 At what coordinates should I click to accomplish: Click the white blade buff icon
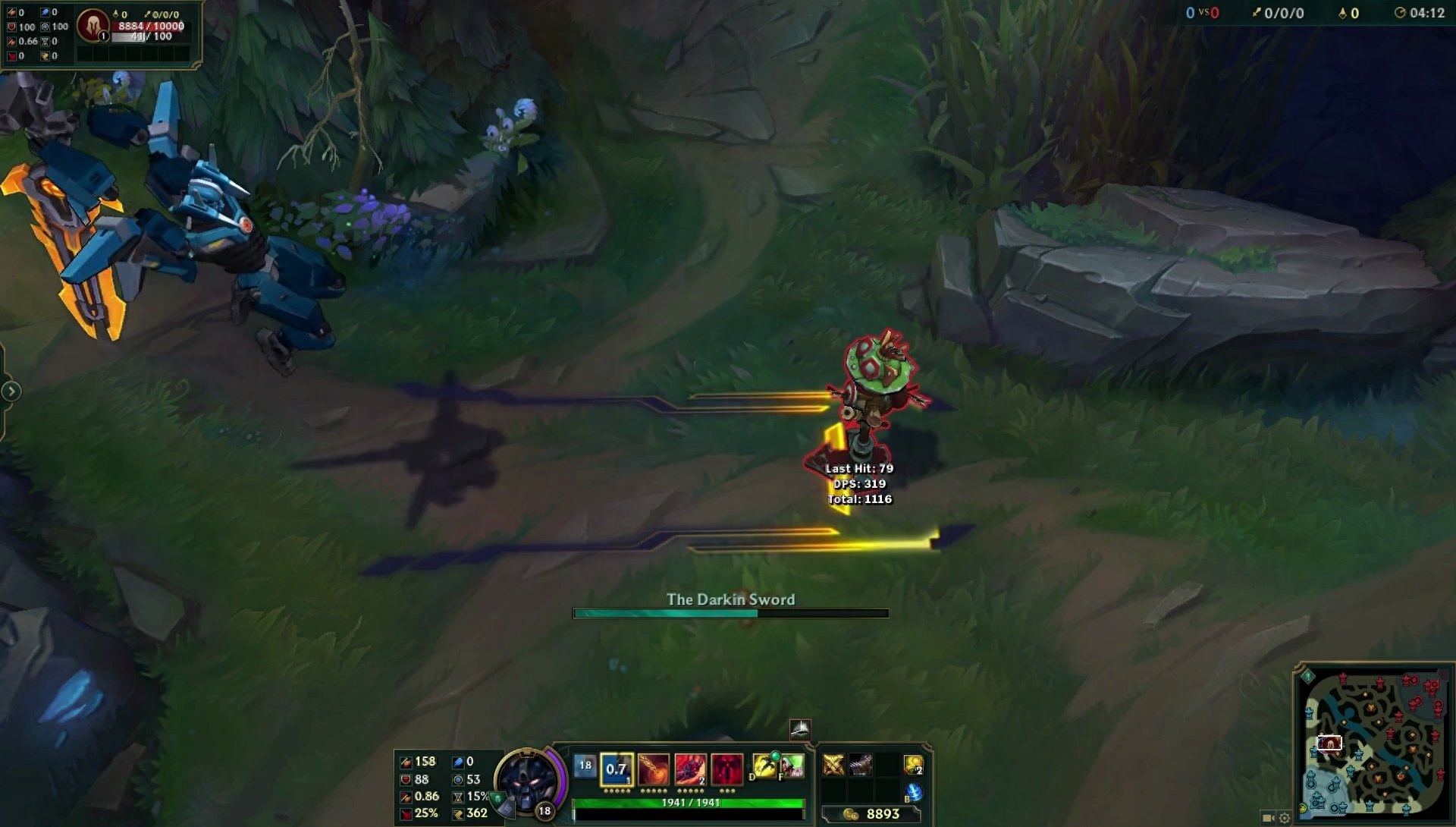pyautogui.click(x=800, y=729)
